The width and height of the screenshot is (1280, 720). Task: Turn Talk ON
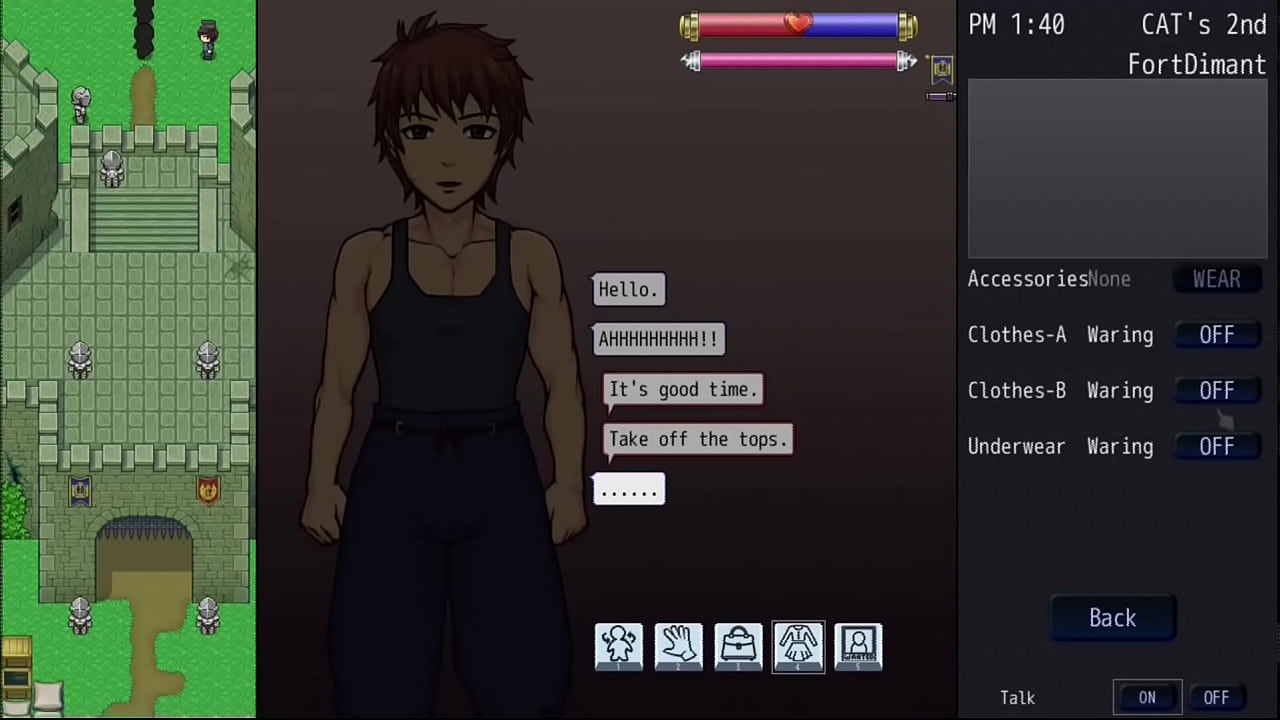coord(1147,697)
